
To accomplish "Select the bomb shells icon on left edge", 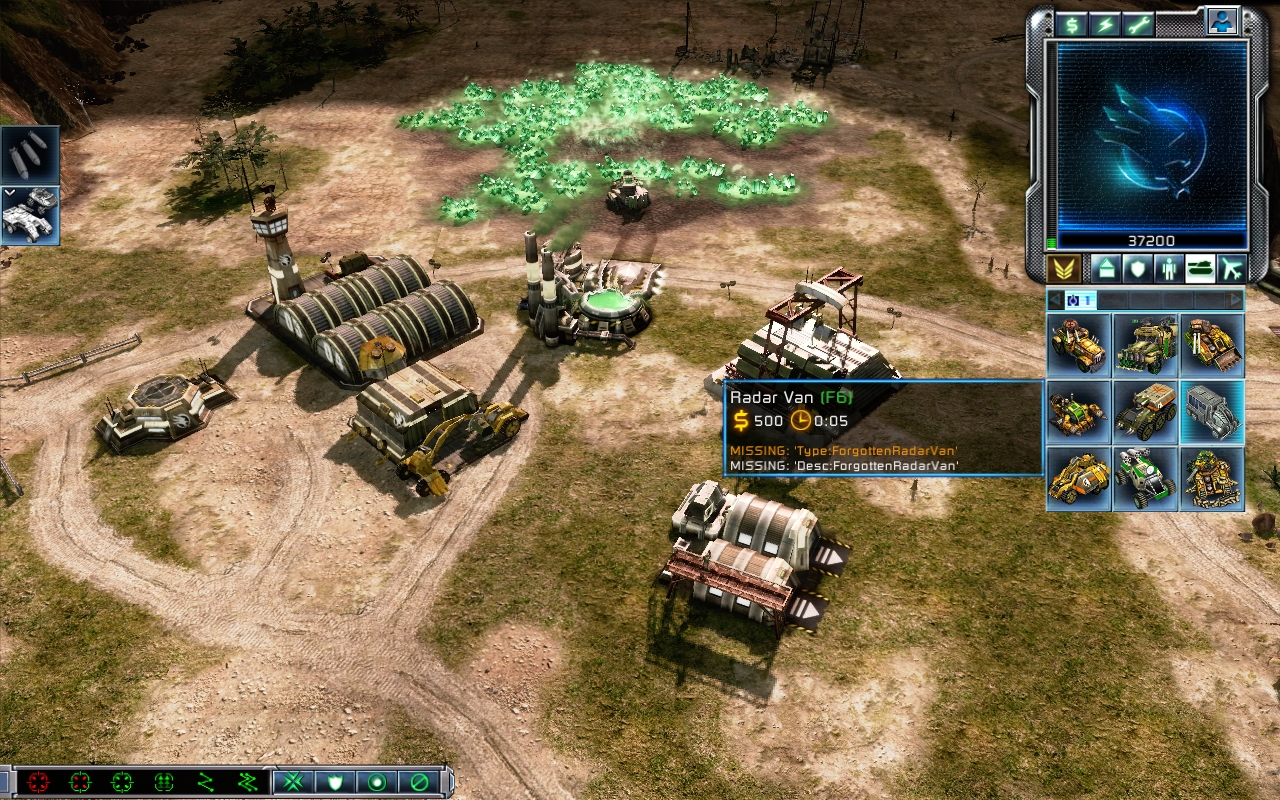I will [x=29, y=156].
